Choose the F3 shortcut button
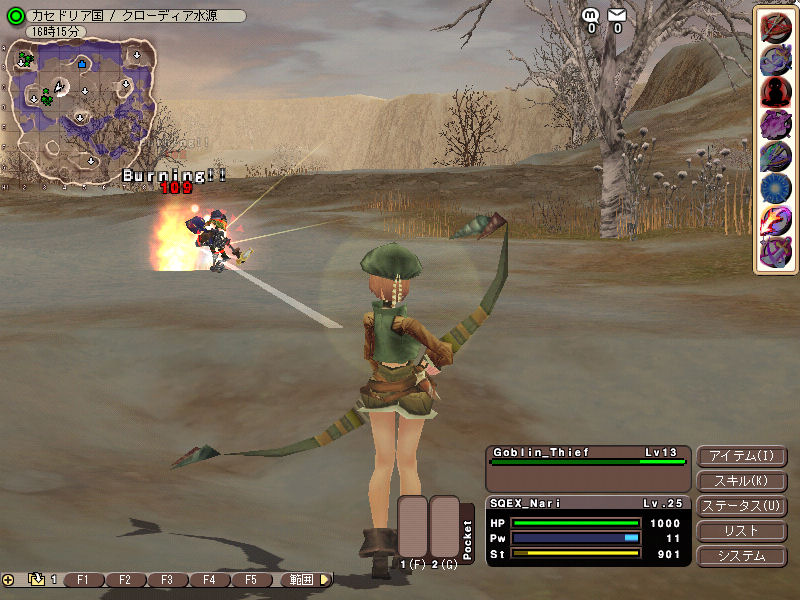Image resolution: width=800 pixels, height=600 pixels. click(x=167, y=580)
